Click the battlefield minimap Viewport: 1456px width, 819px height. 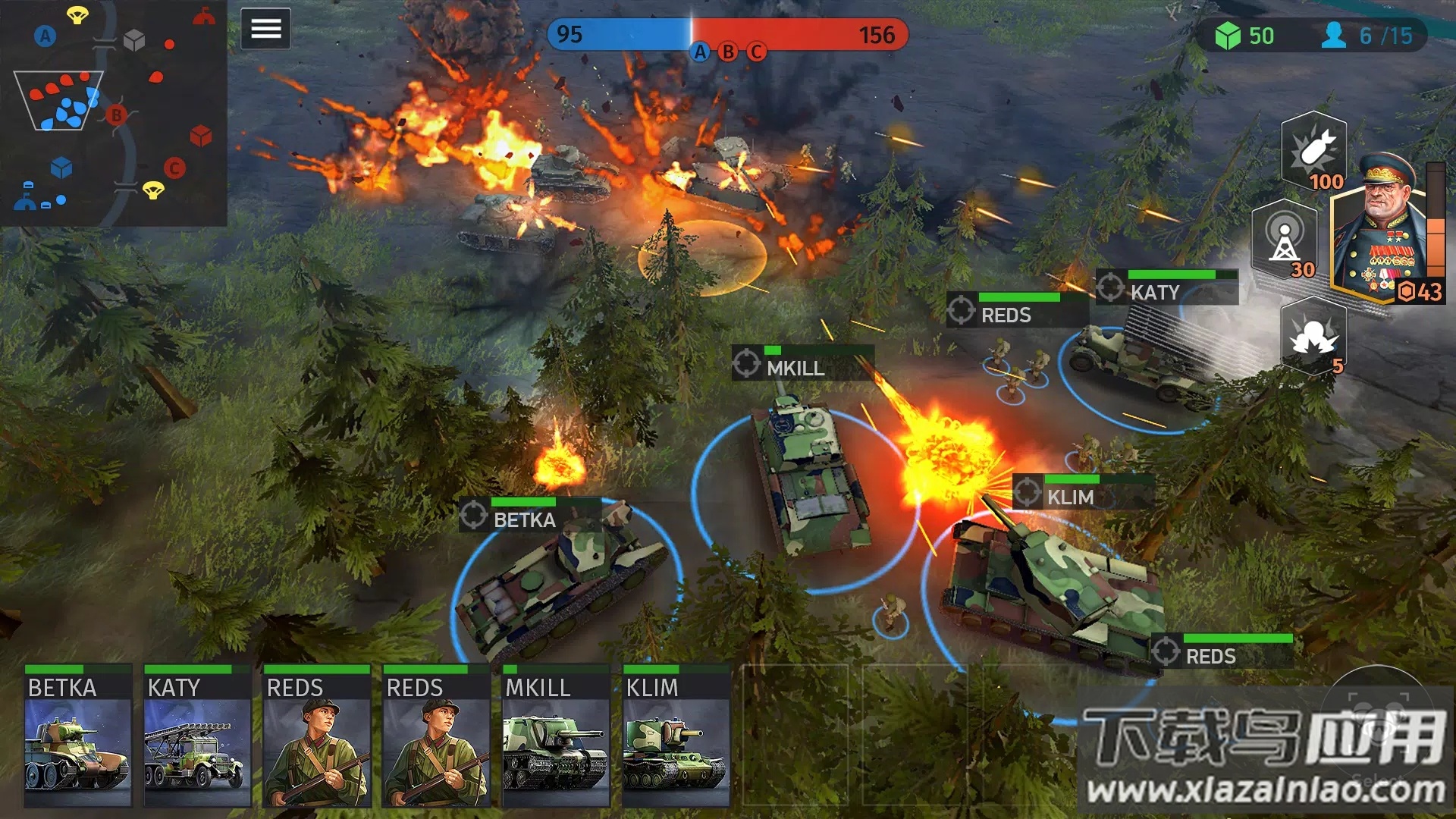114,113
